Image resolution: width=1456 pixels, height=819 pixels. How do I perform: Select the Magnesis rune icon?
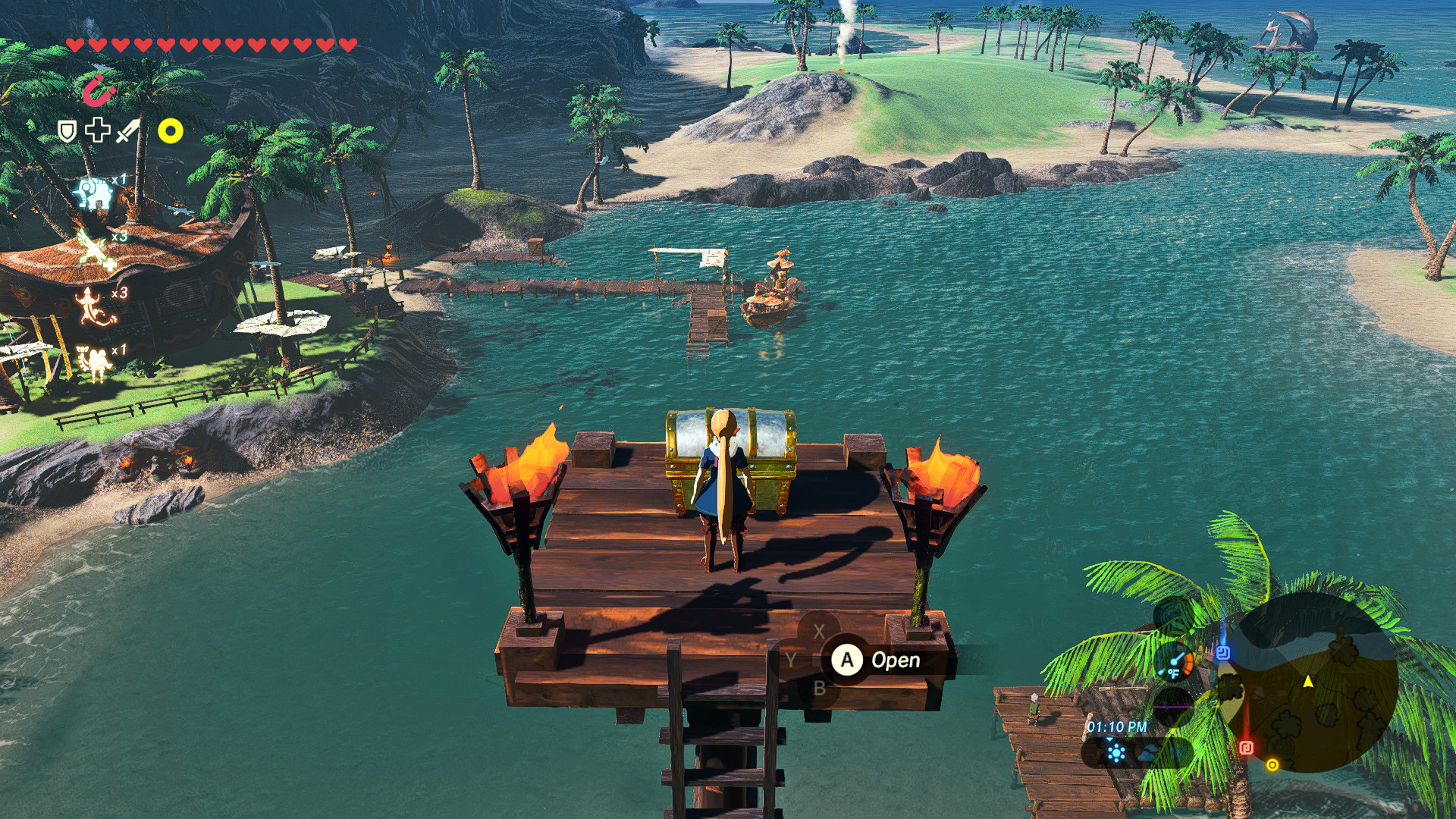[x=99, y=90]
